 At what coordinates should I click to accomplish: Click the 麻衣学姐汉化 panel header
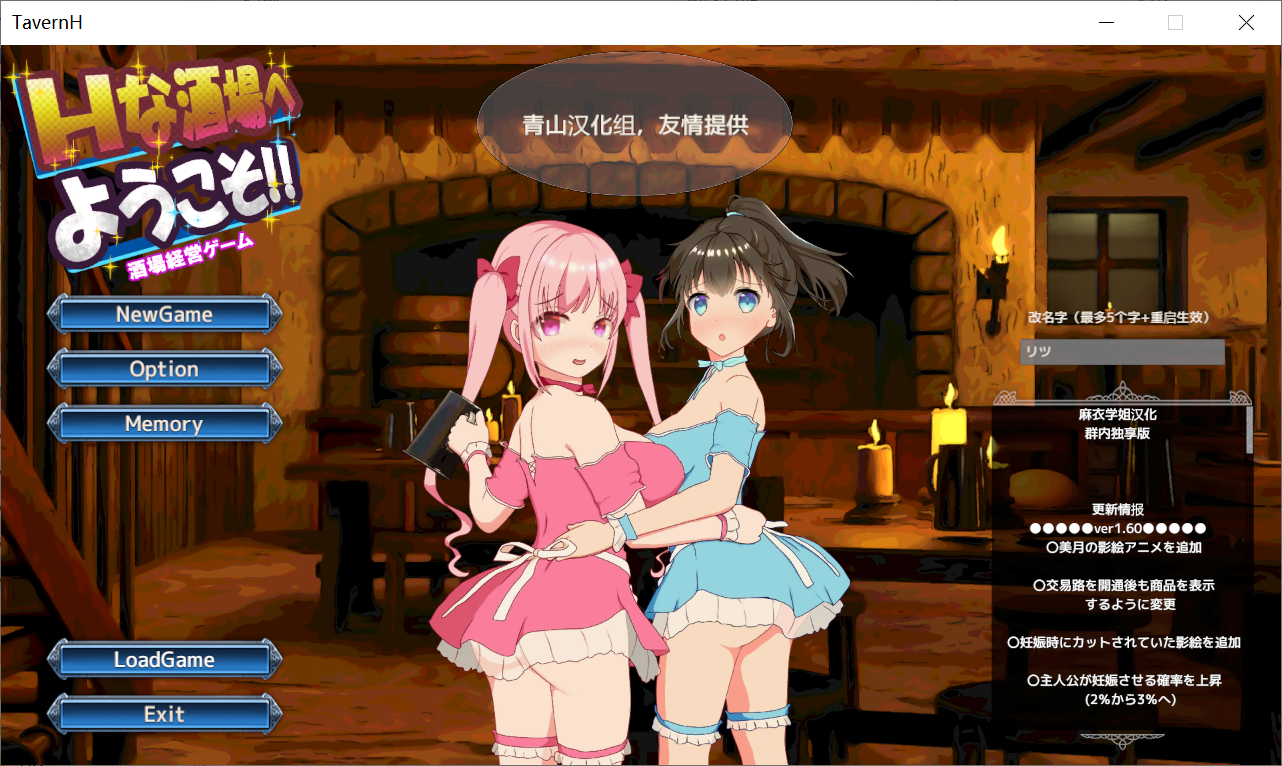(x=1117, y=412)
